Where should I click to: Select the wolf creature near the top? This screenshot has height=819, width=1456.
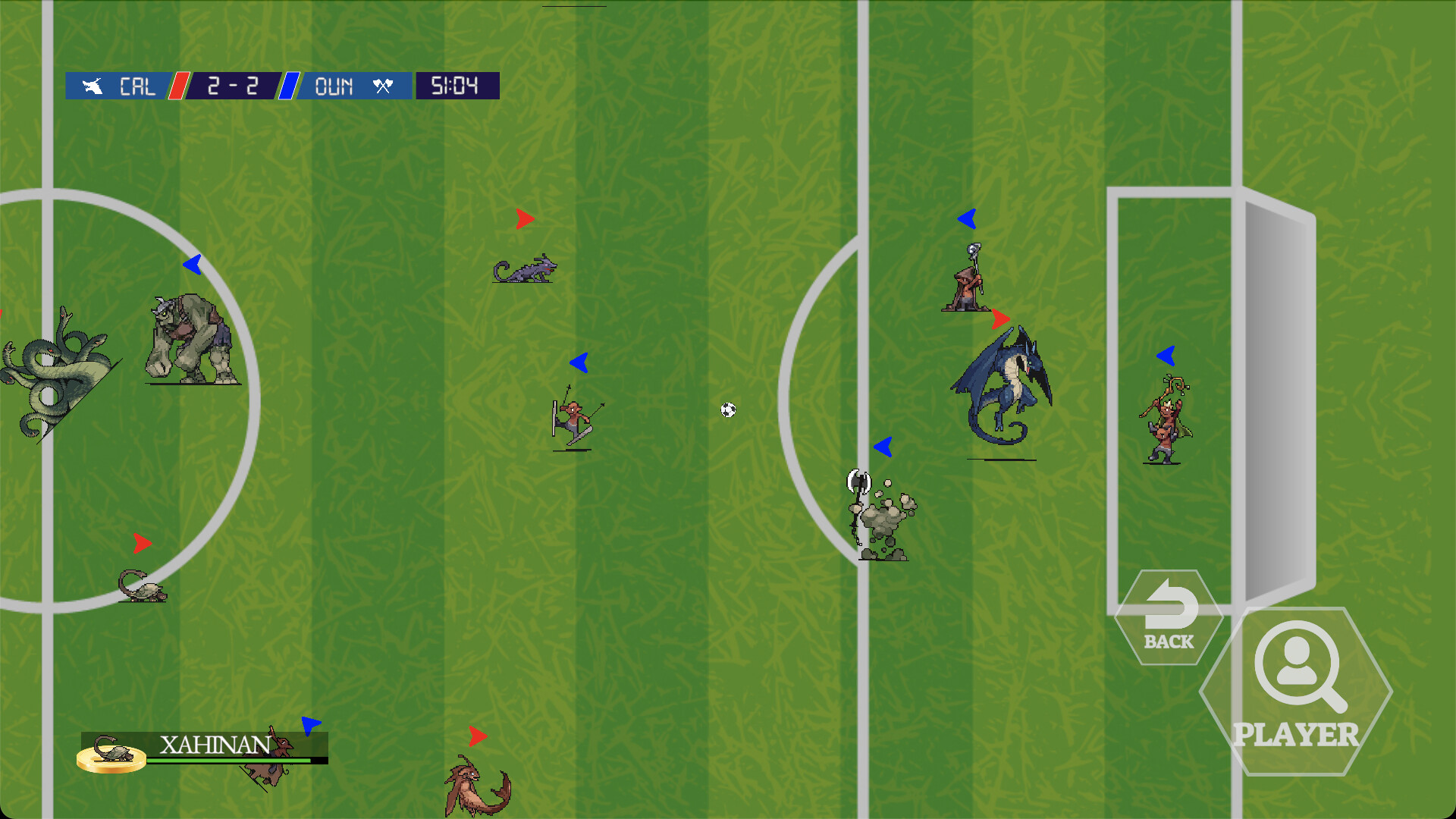(x=526, y=271)
